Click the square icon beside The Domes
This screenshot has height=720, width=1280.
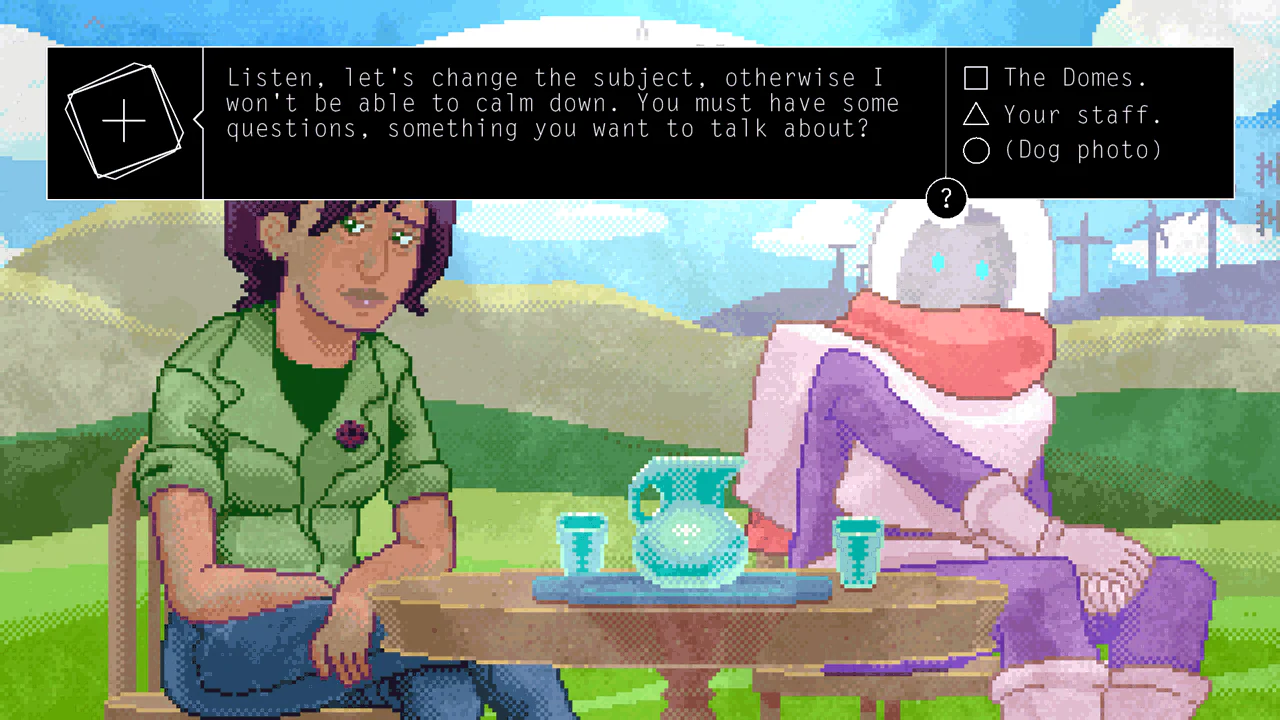pos(976,78)
